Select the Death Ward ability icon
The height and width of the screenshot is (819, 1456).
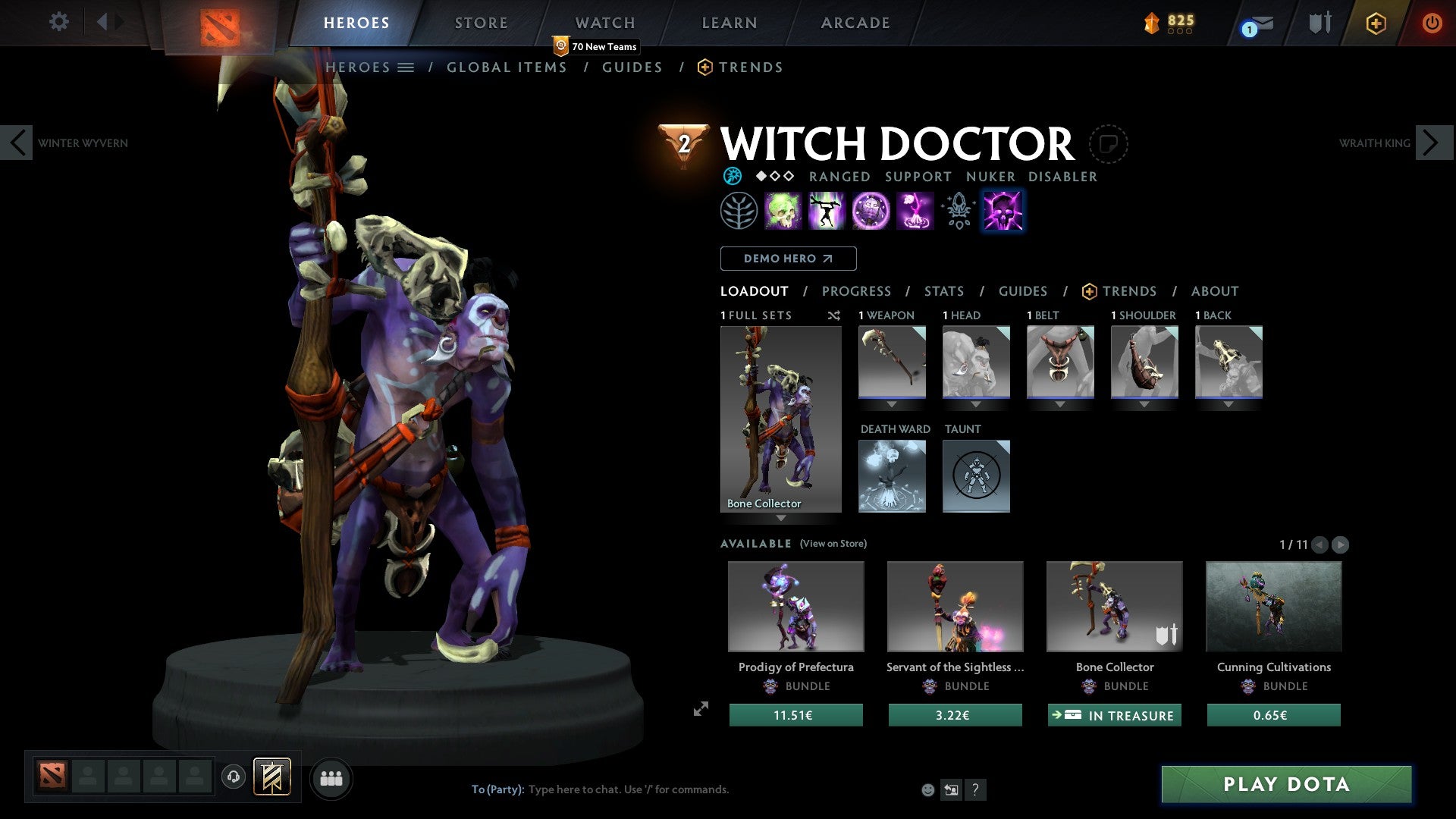coord(915,210)
